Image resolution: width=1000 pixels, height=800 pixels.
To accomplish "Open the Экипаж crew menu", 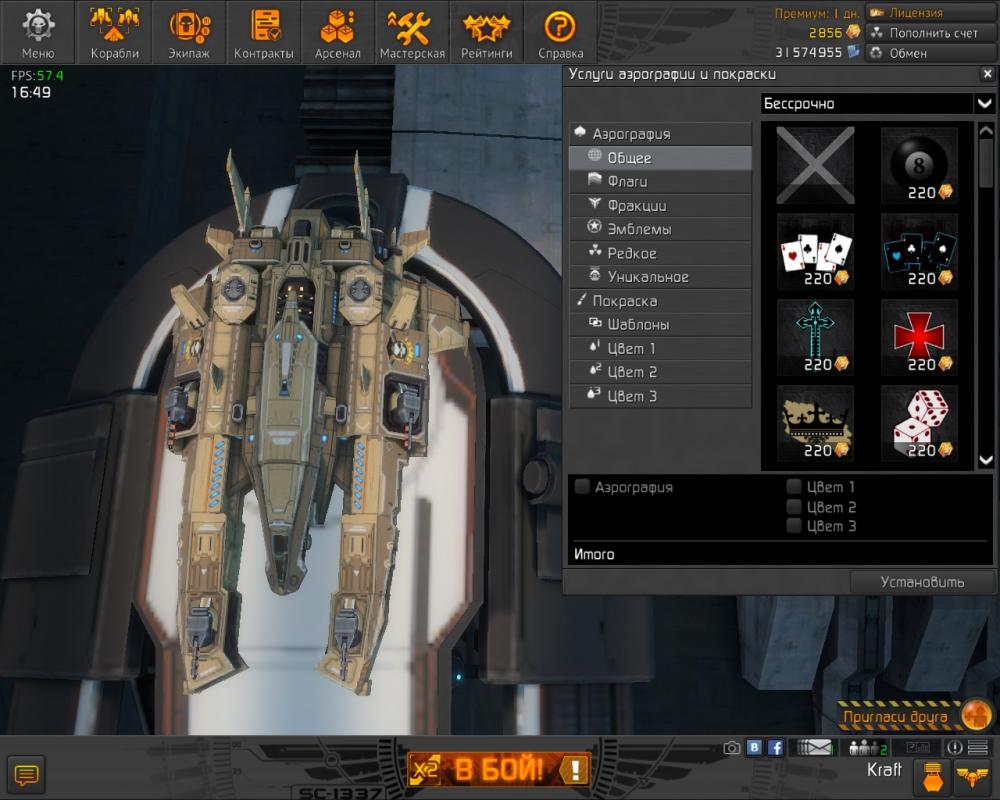I will coord(188,32).
